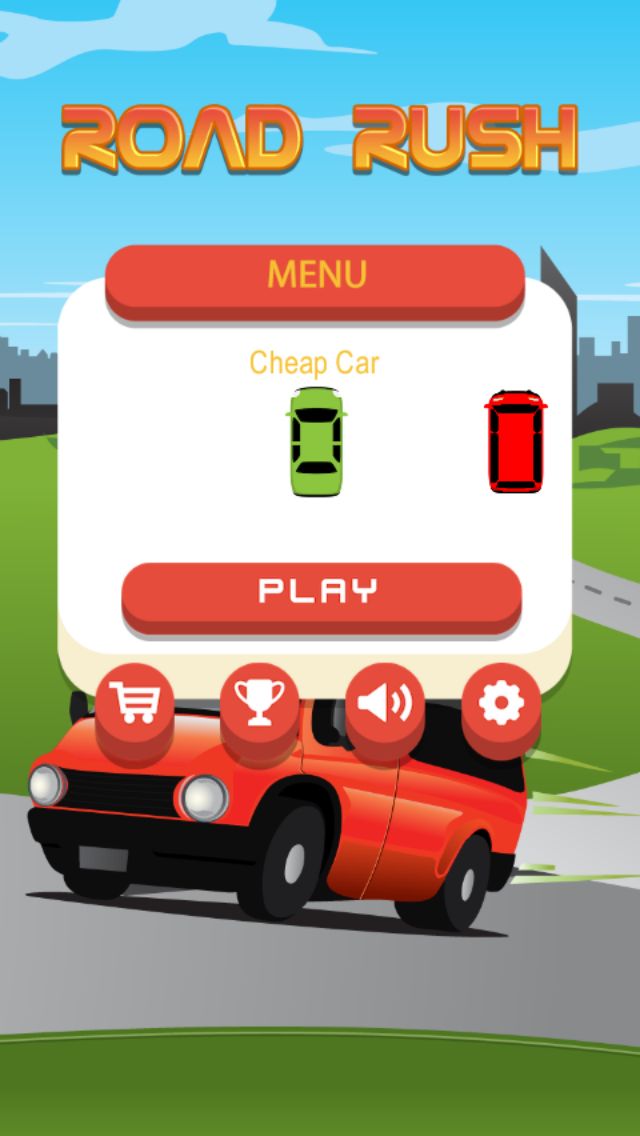640x1136 pixels.
Task: Select the green Cheap Car
Action: (315, 441)
